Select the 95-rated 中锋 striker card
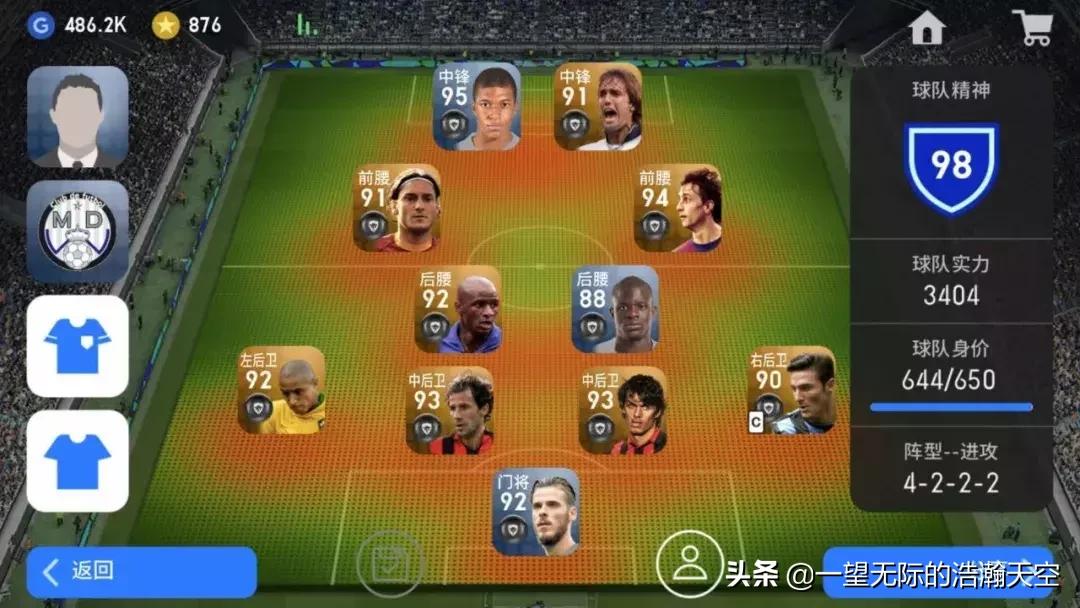The width and height of the screenshot is (1080, 608). pos(478,107)
